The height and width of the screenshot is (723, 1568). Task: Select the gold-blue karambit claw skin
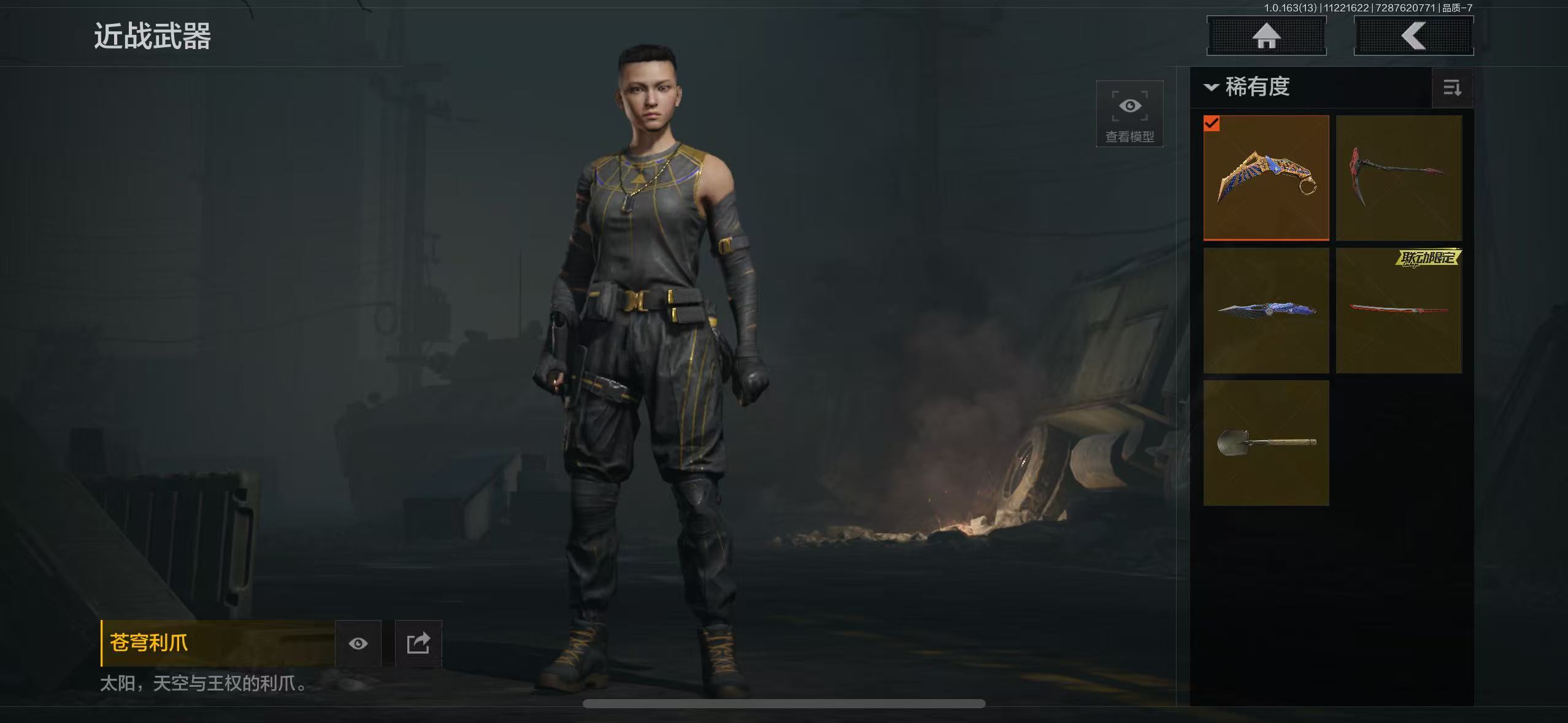click(x=1266, y=178)
